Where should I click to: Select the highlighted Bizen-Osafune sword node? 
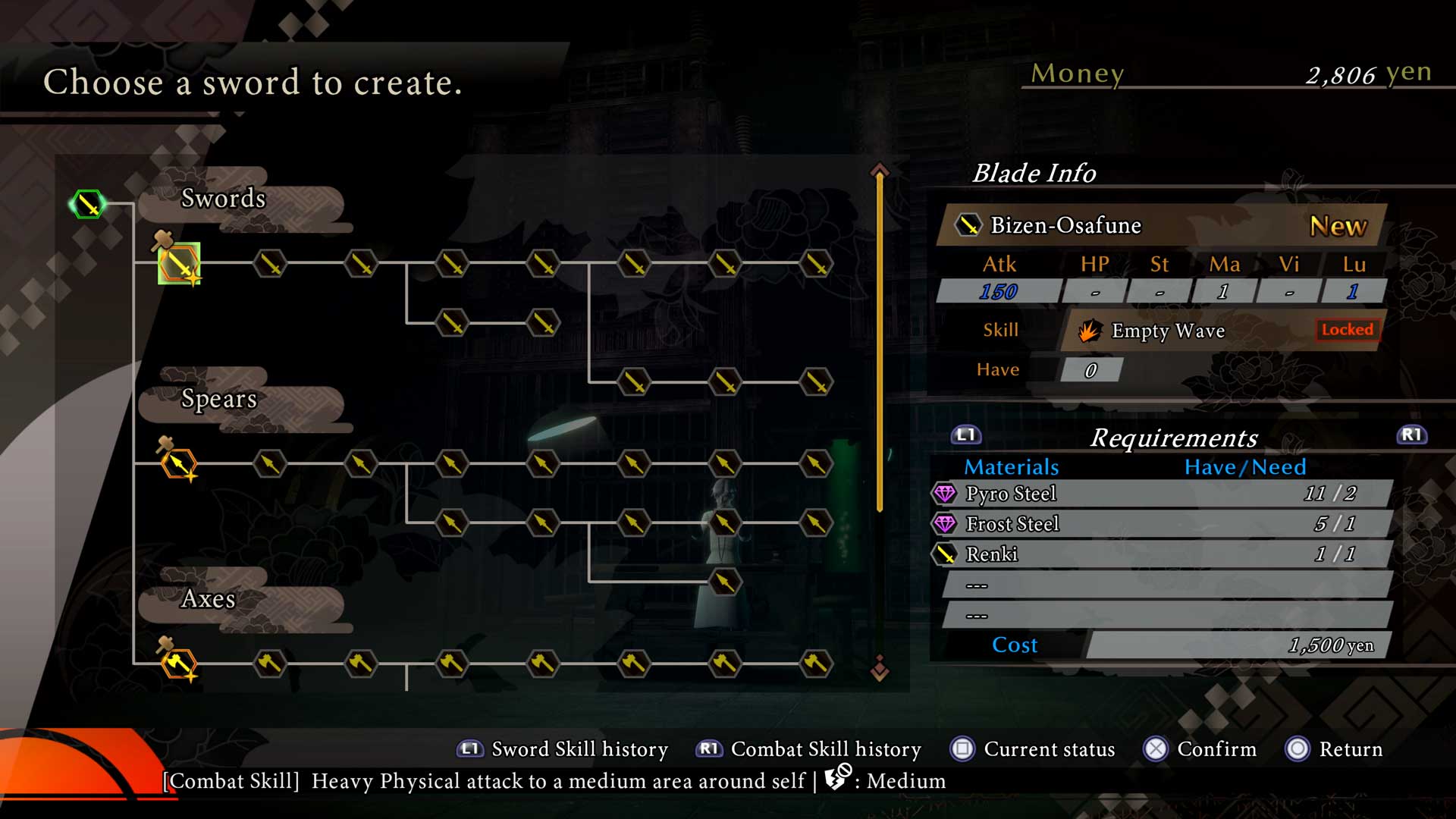(x=179, y=264)
